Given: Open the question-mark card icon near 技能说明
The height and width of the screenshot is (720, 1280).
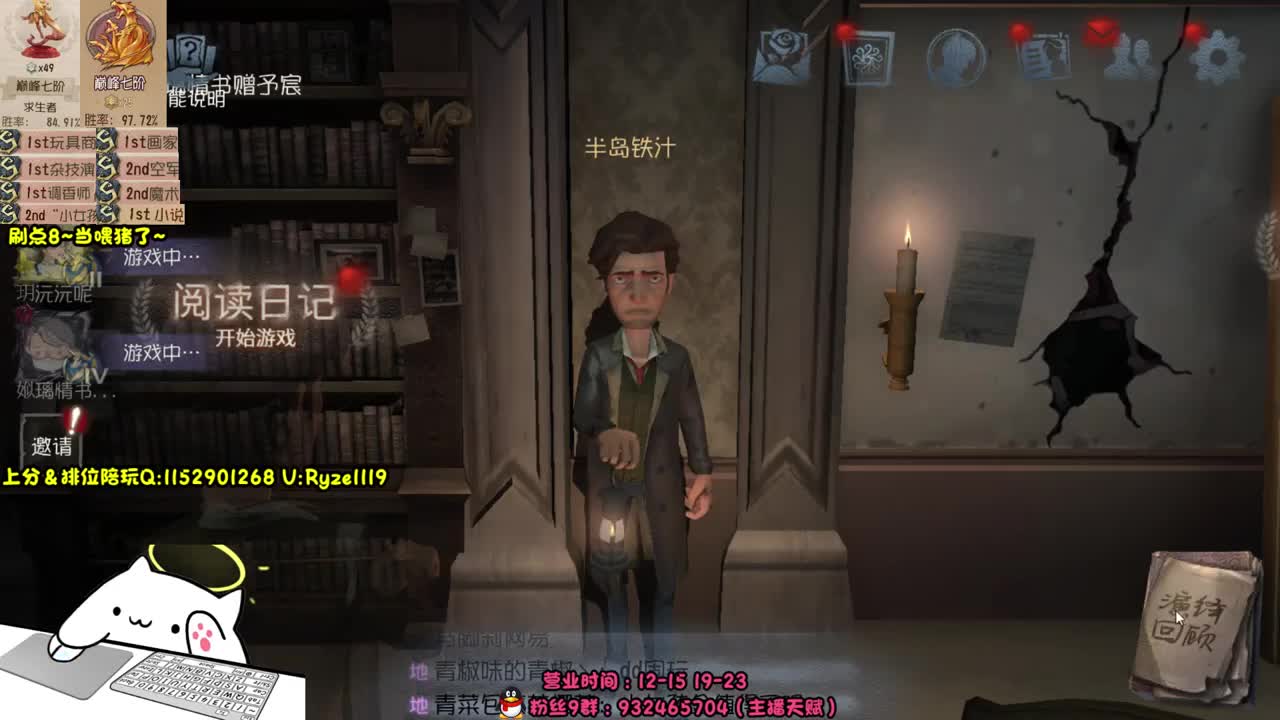Looking at the screenshot, I should coord(190,50).
